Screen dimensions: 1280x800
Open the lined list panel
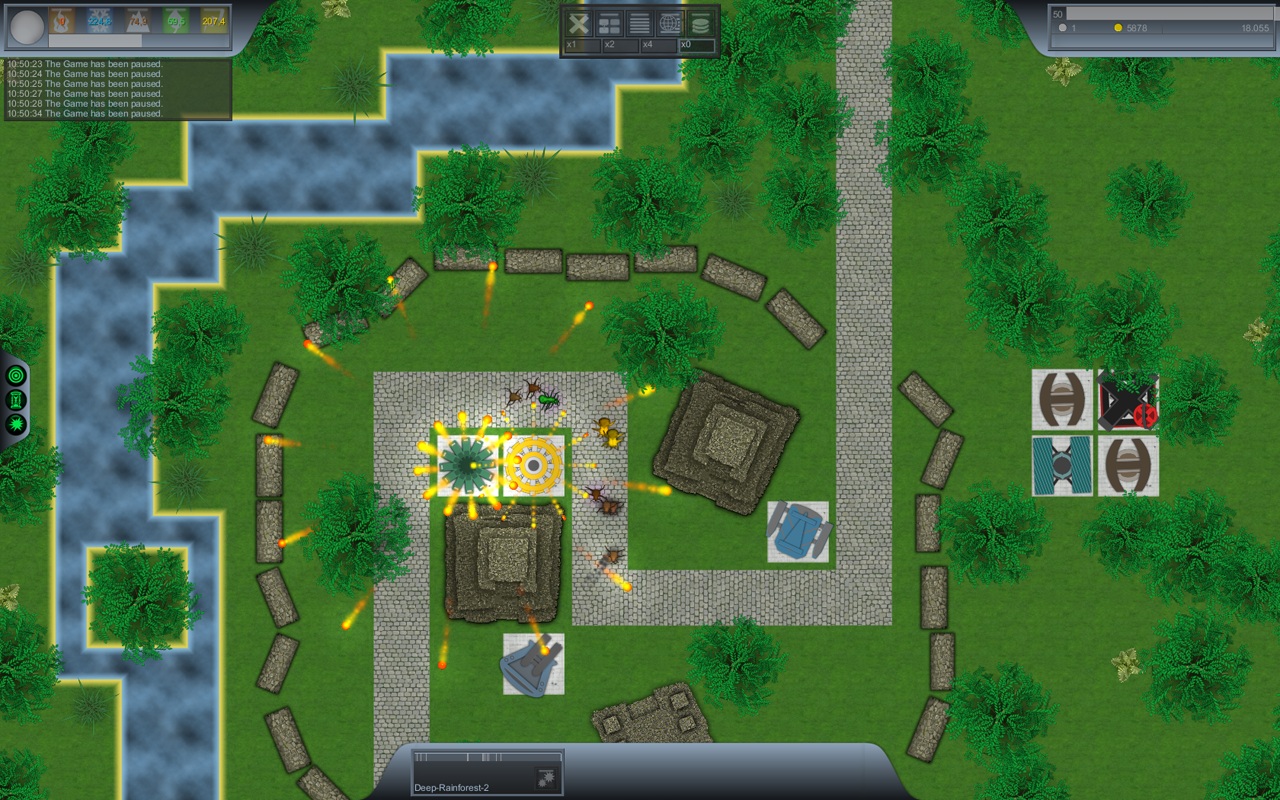pos(639,24)
